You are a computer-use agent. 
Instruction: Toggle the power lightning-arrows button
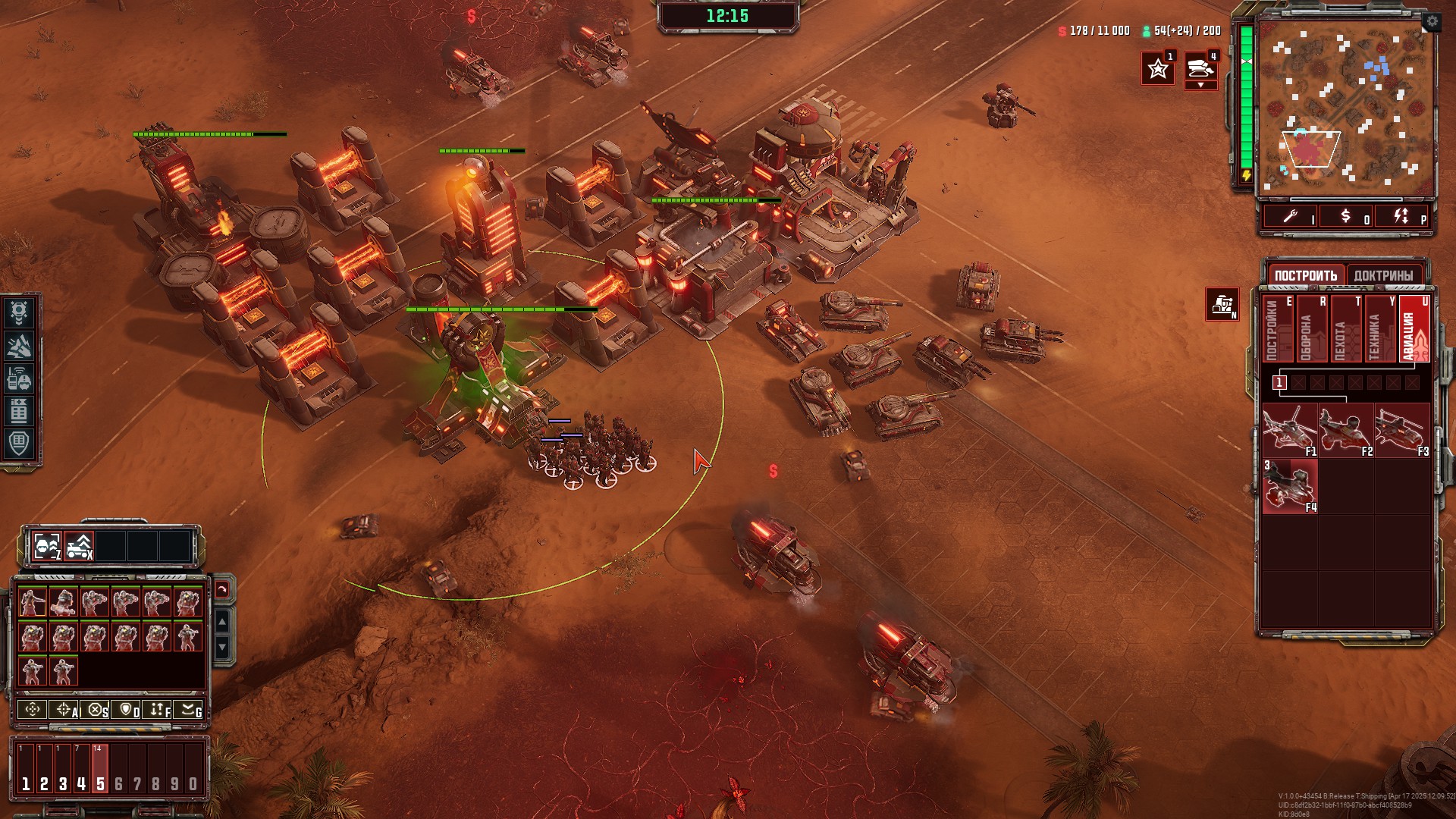pos(1401,217)
